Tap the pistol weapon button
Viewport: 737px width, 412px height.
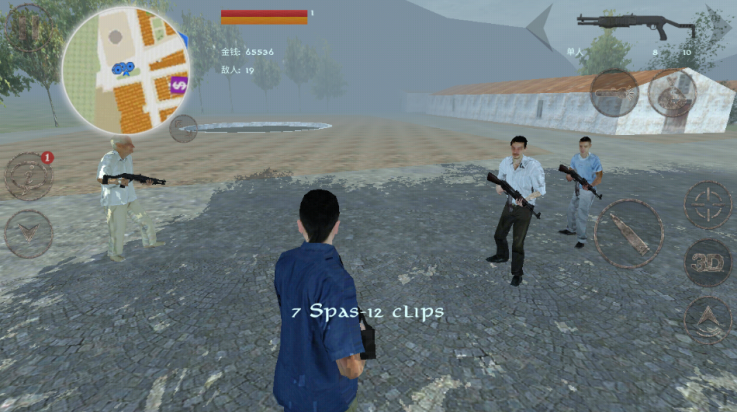pyautogui.click(x=614, y=93)
